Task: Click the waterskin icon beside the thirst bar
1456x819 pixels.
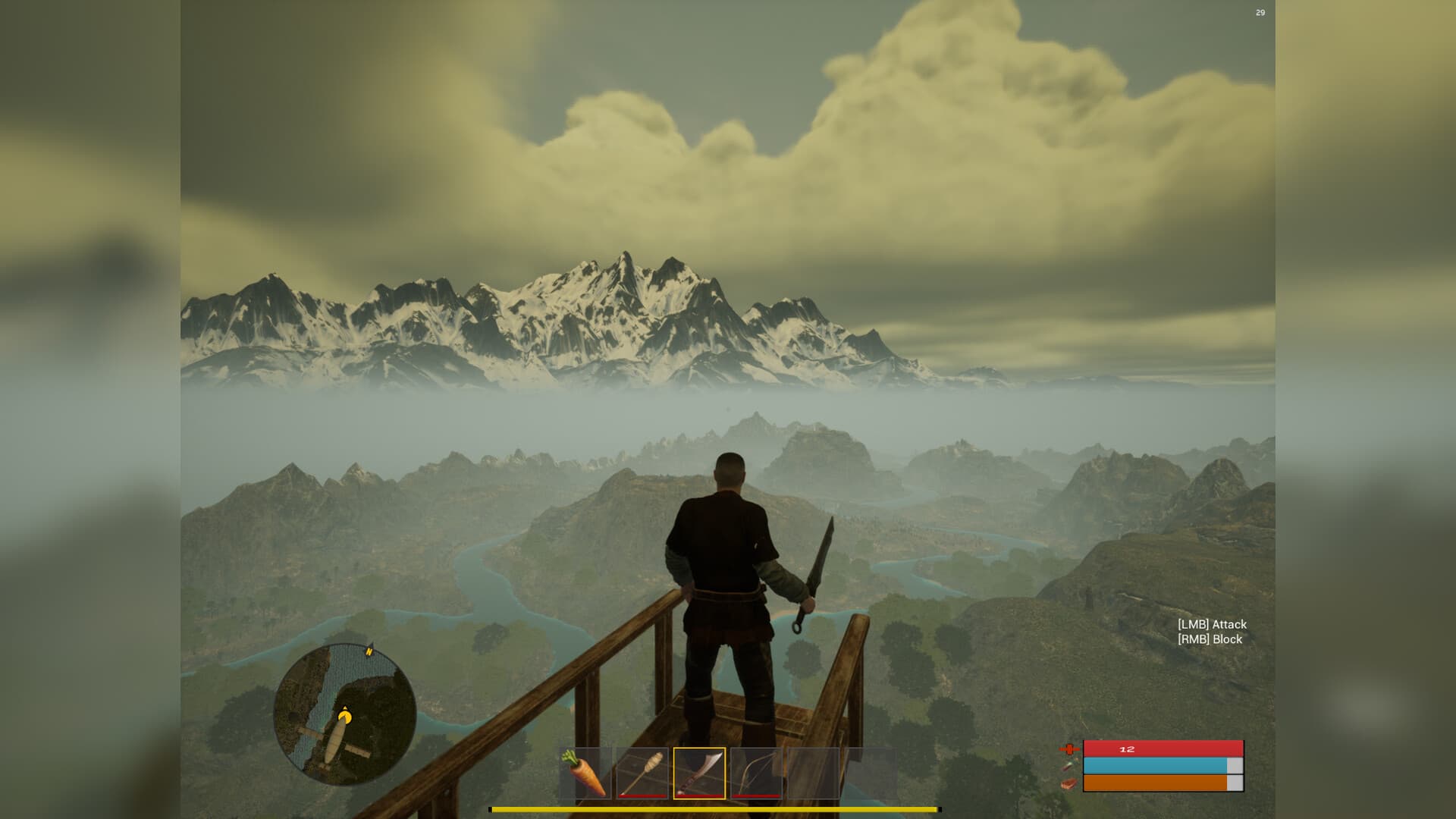Action: click(1071, 766)
